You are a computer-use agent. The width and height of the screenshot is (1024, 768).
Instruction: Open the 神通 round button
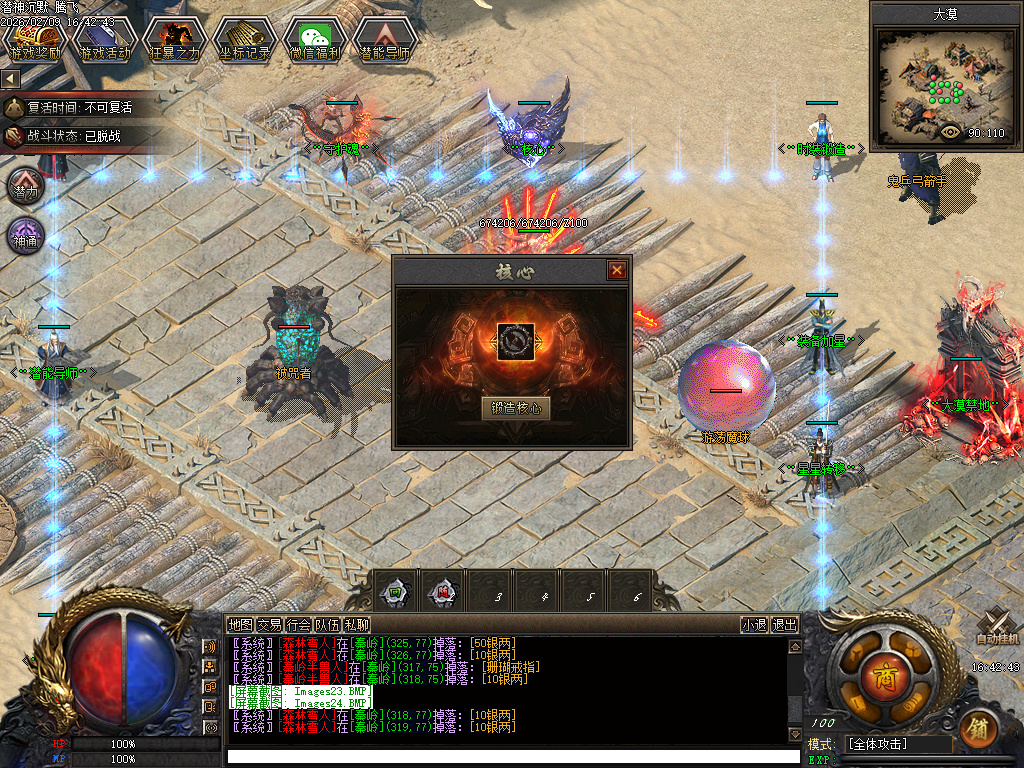coord(26,236)
